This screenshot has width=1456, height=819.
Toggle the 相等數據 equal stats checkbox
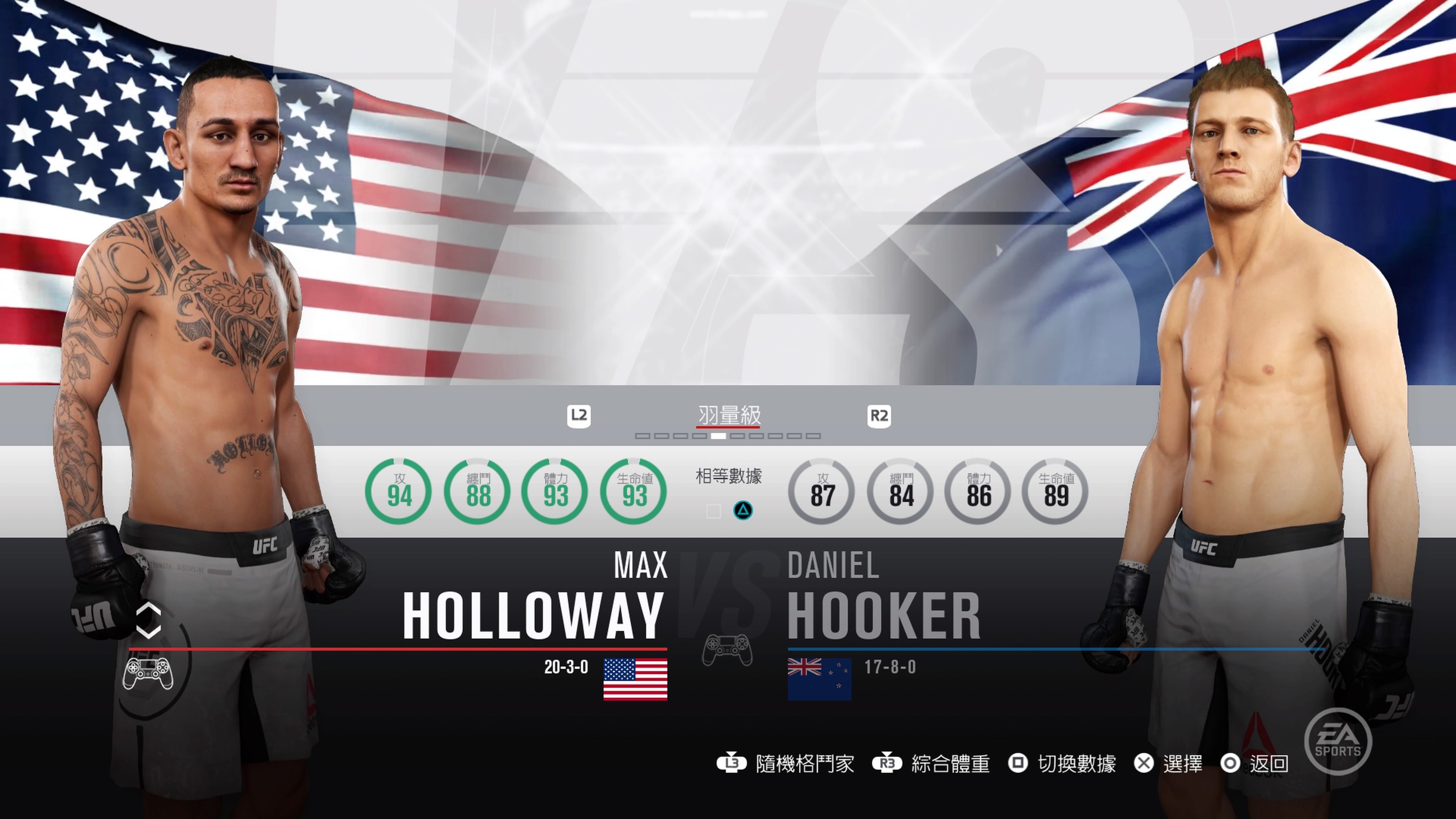coord(713,511)
